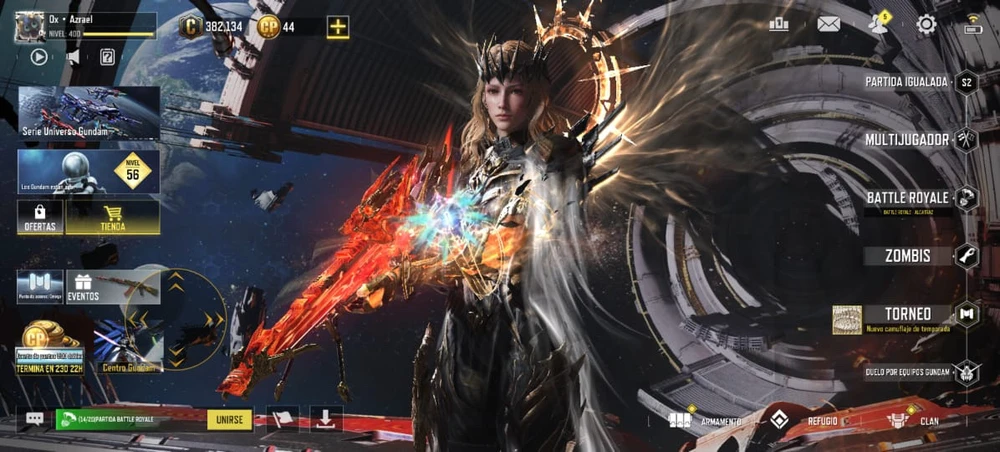Check the mail envelope inbox
The width and height of the screenshot is (1000, 452).
pyautogui.click(x=828, y=25)
